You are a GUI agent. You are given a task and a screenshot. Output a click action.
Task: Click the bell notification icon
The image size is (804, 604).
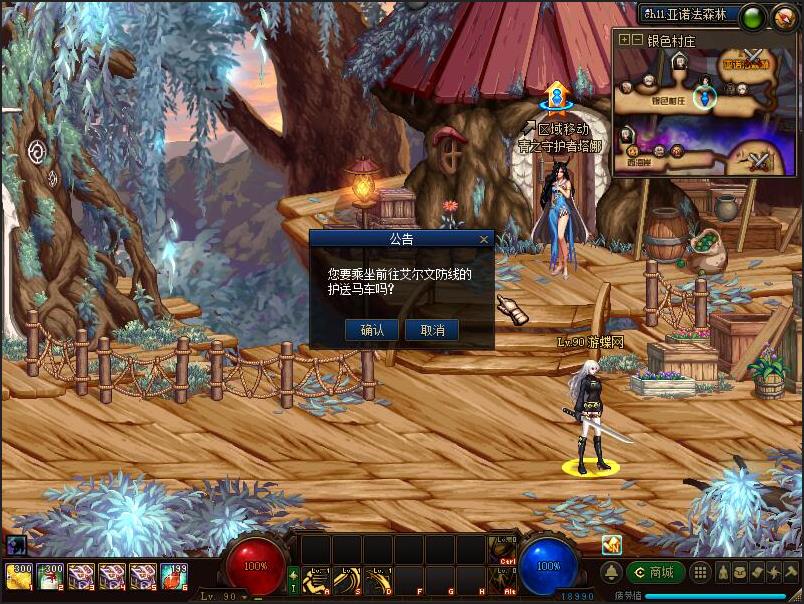[610, 572]
